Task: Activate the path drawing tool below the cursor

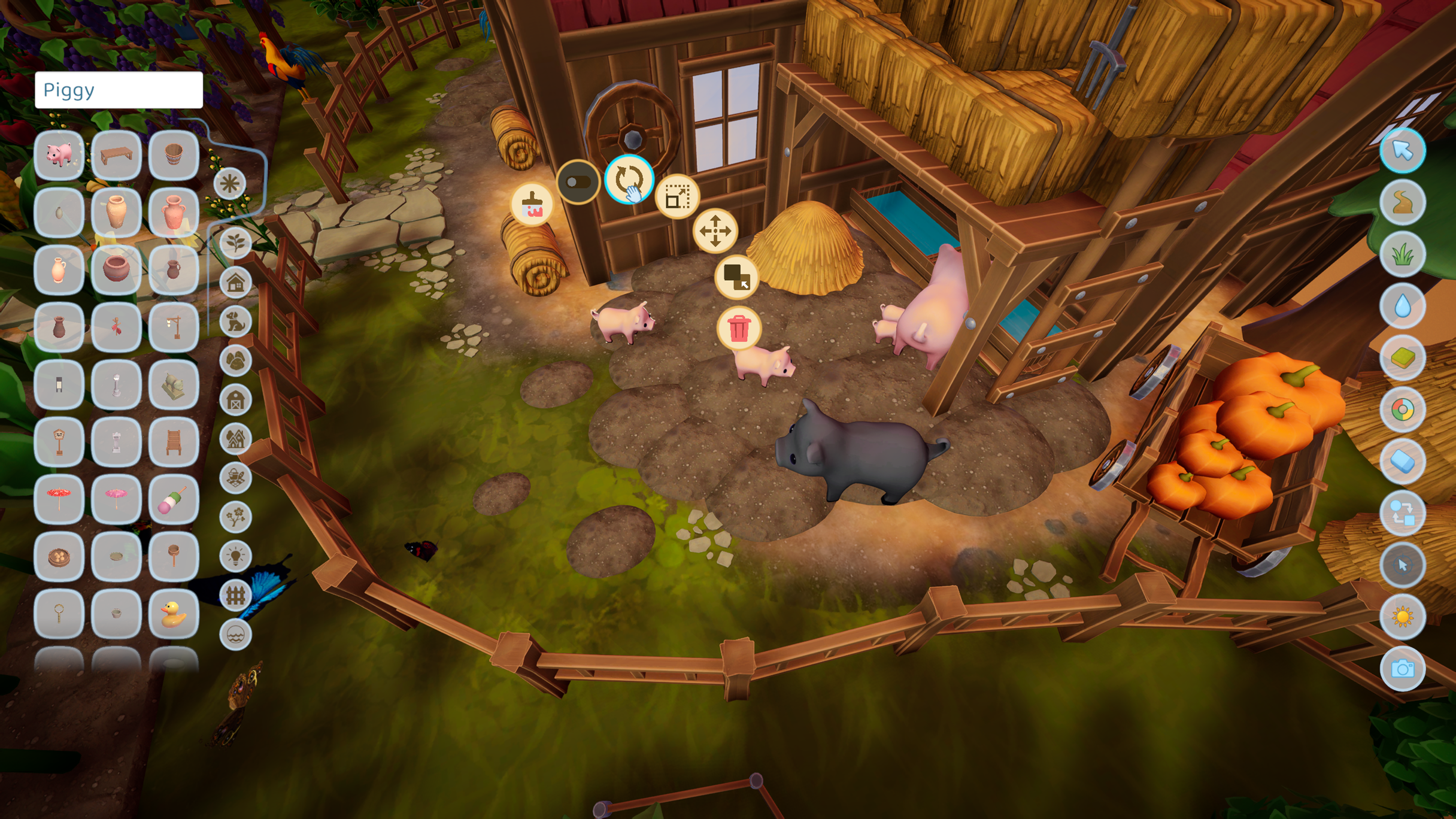Action: (x=1404, y=202)
